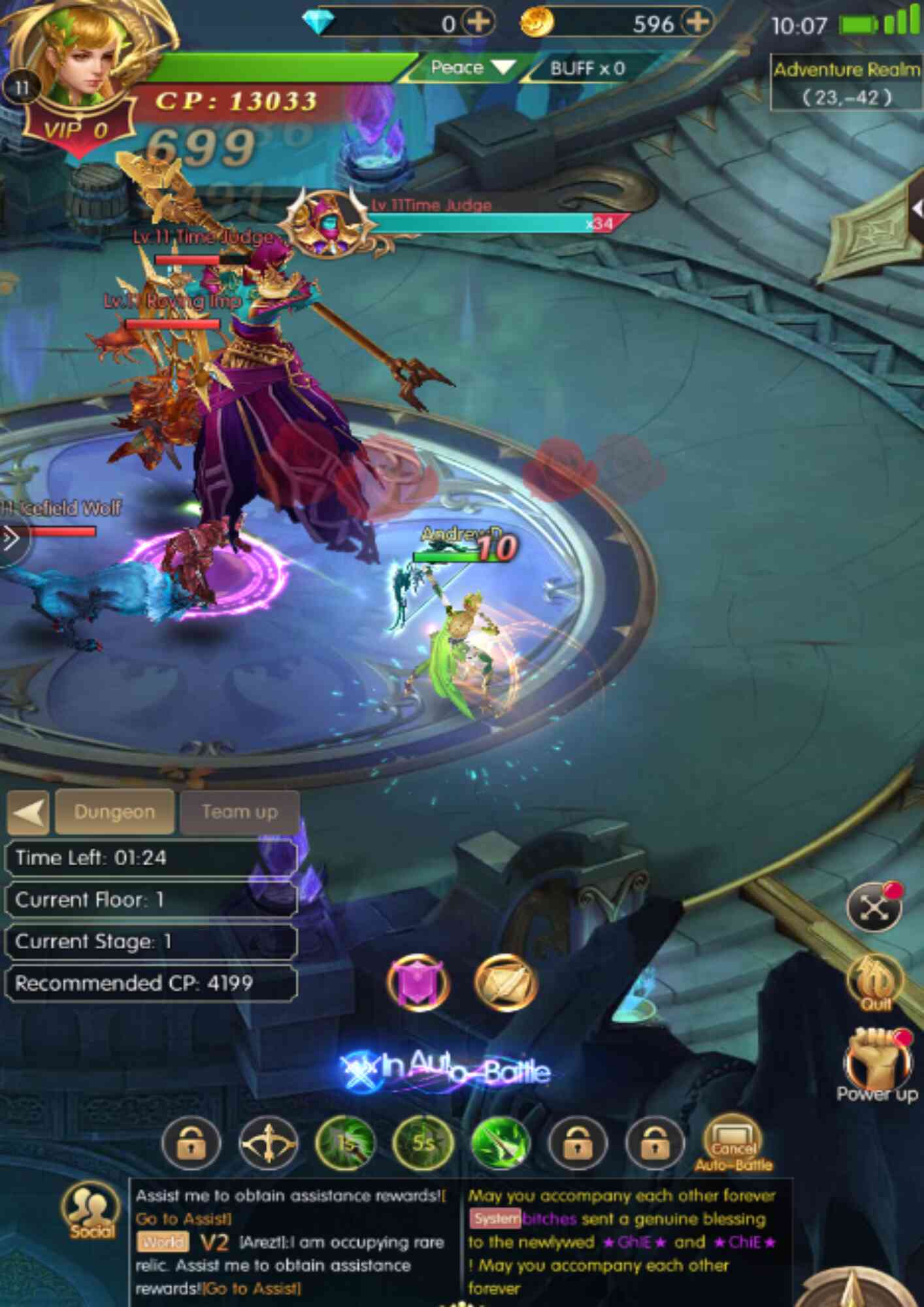The width and height of the screenshot is (924, 1307).
Task: Switch to the Team up tab
Action: click(x=239, y=812)
